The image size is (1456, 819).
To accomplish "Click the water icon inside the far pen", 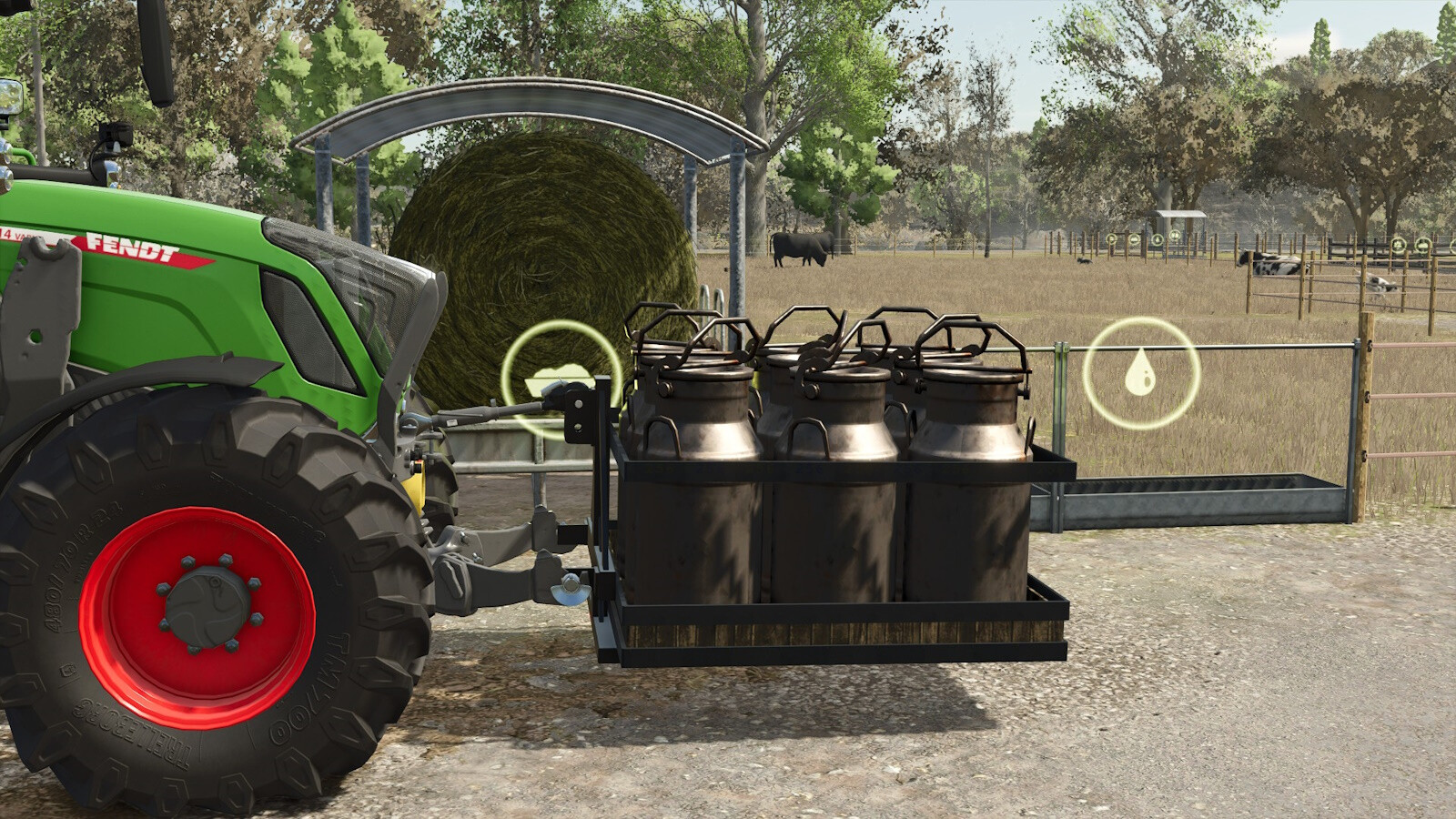I will point(1158,240).
